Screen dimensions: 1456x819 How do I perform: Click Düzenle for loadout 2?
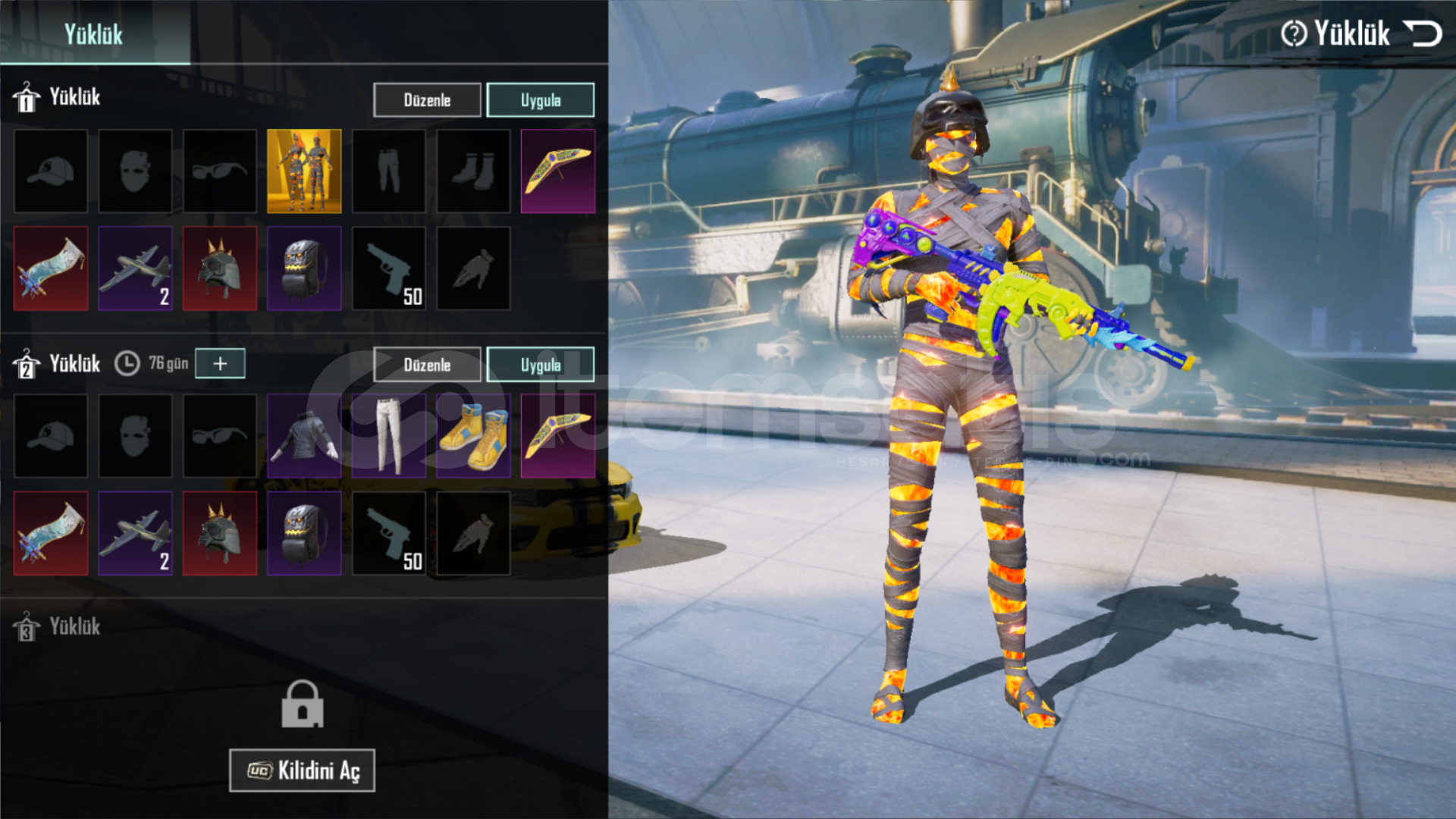click(427, 365)
